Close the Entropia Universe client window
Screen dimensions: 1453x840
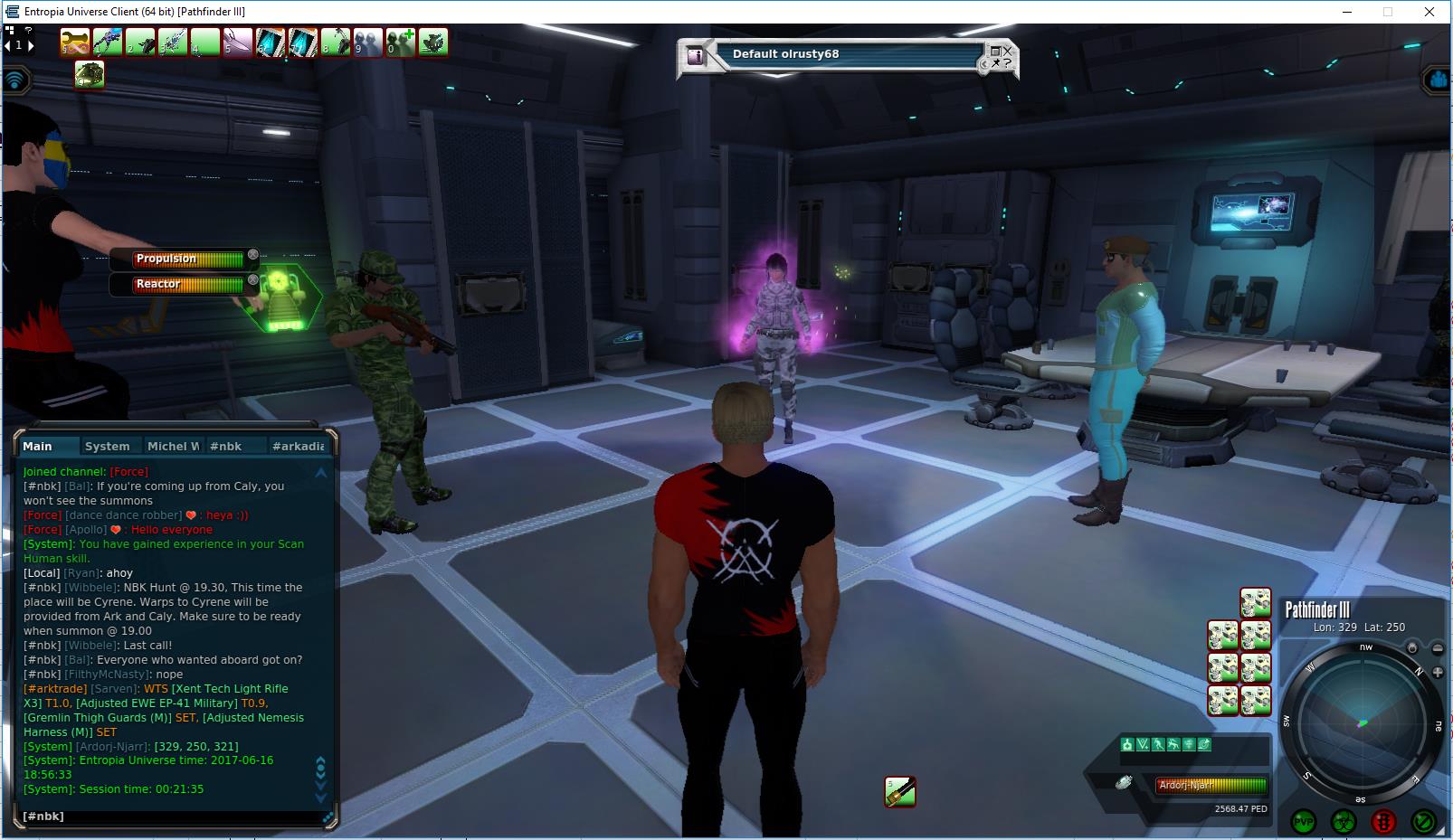pos(1429,12)
